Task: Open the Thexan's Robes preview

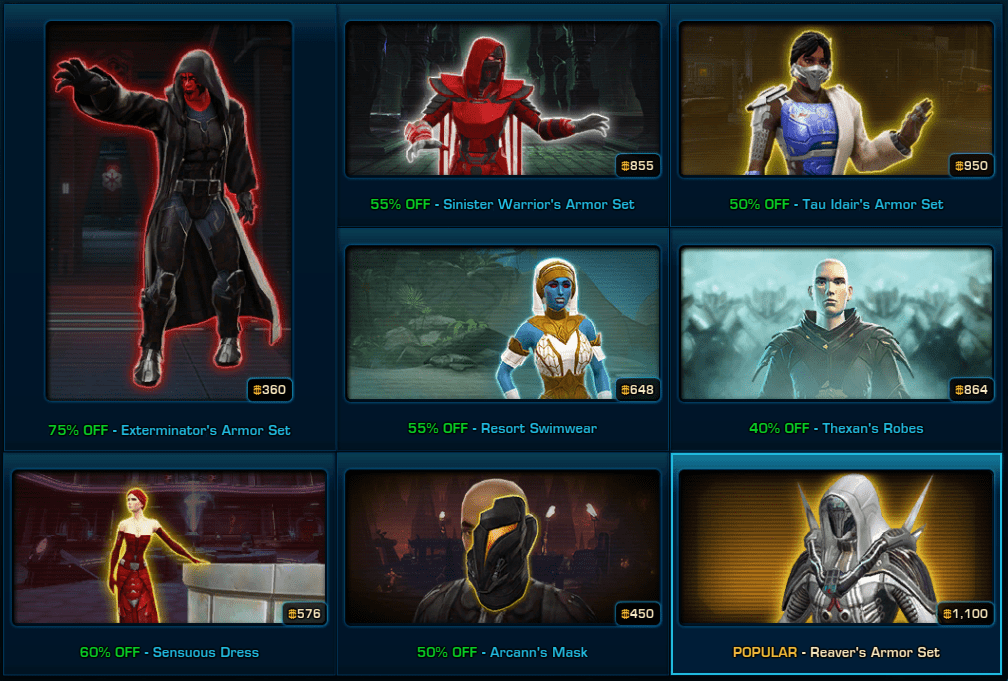Action: point(836,323)
